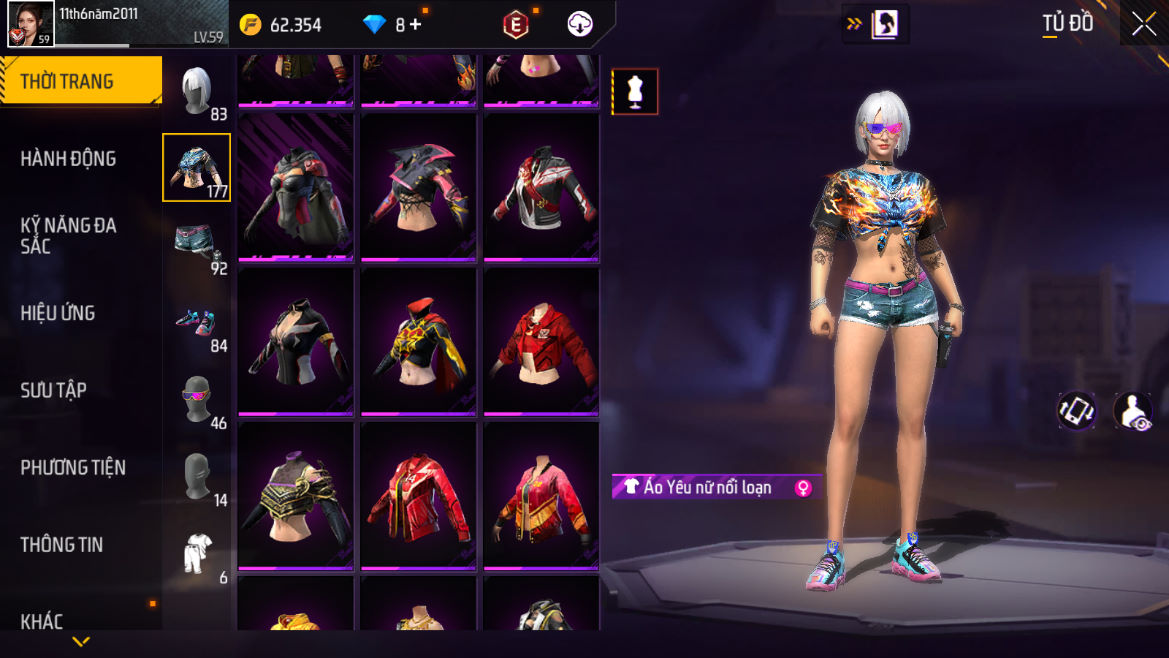Add diamonds with the plus button
Image resolution: width=1169 pixels, height=658 pixels.
coord(415,25)
